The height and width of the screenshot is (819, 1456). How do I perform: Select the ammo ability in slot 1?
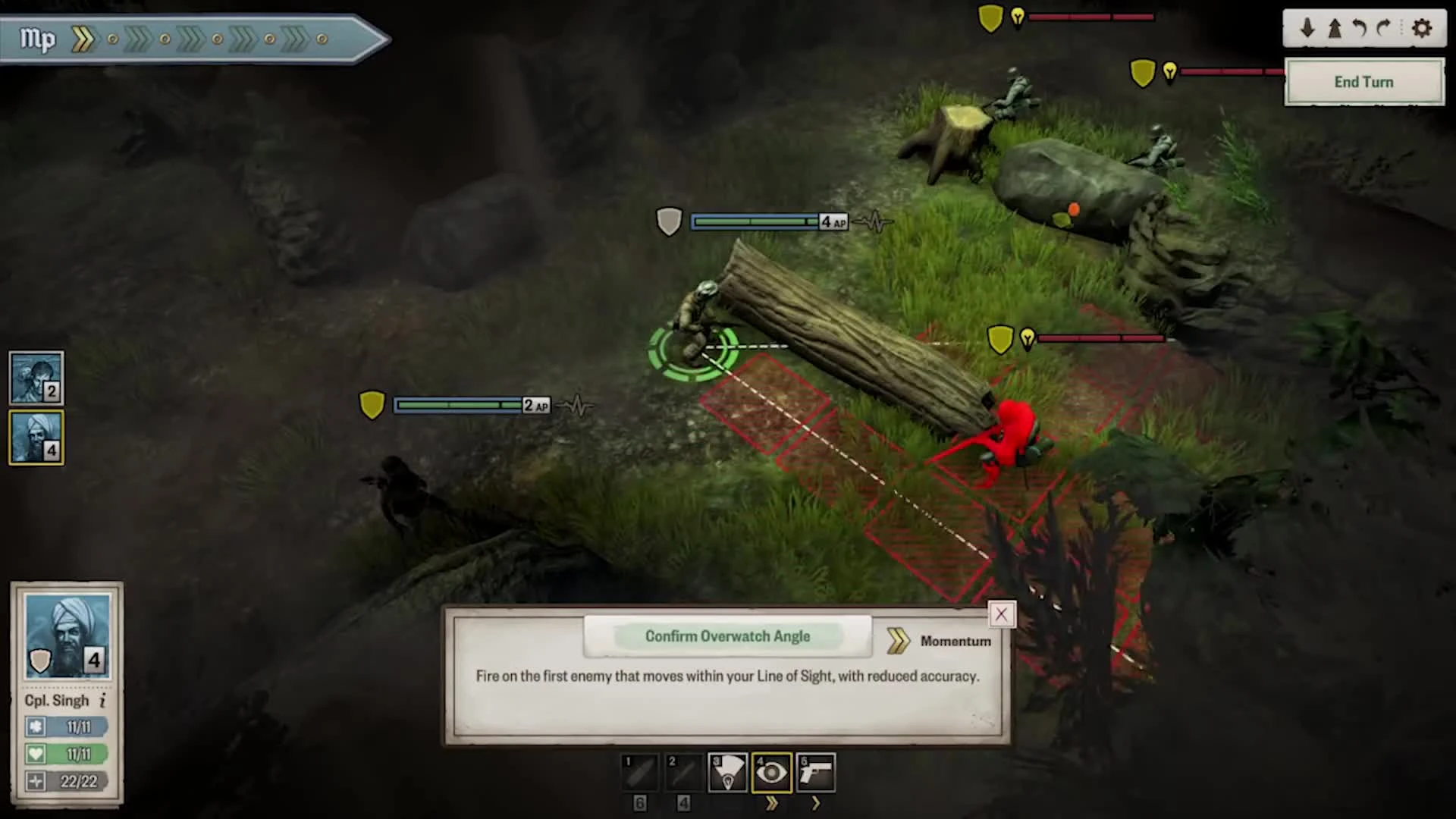point(639,770)
